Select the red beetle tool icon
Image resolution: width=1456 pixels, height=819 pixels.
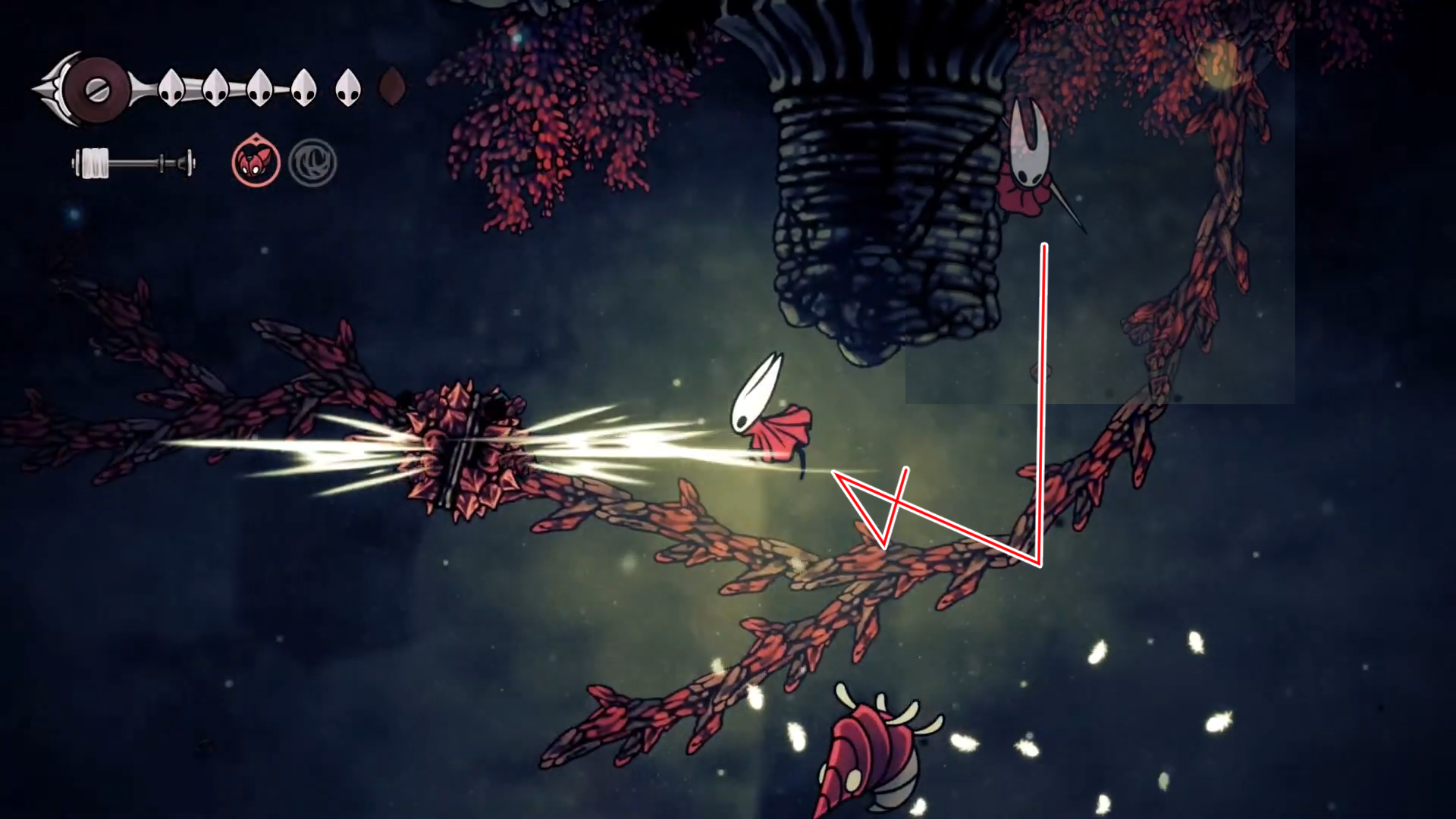click(x=256, y=162)
